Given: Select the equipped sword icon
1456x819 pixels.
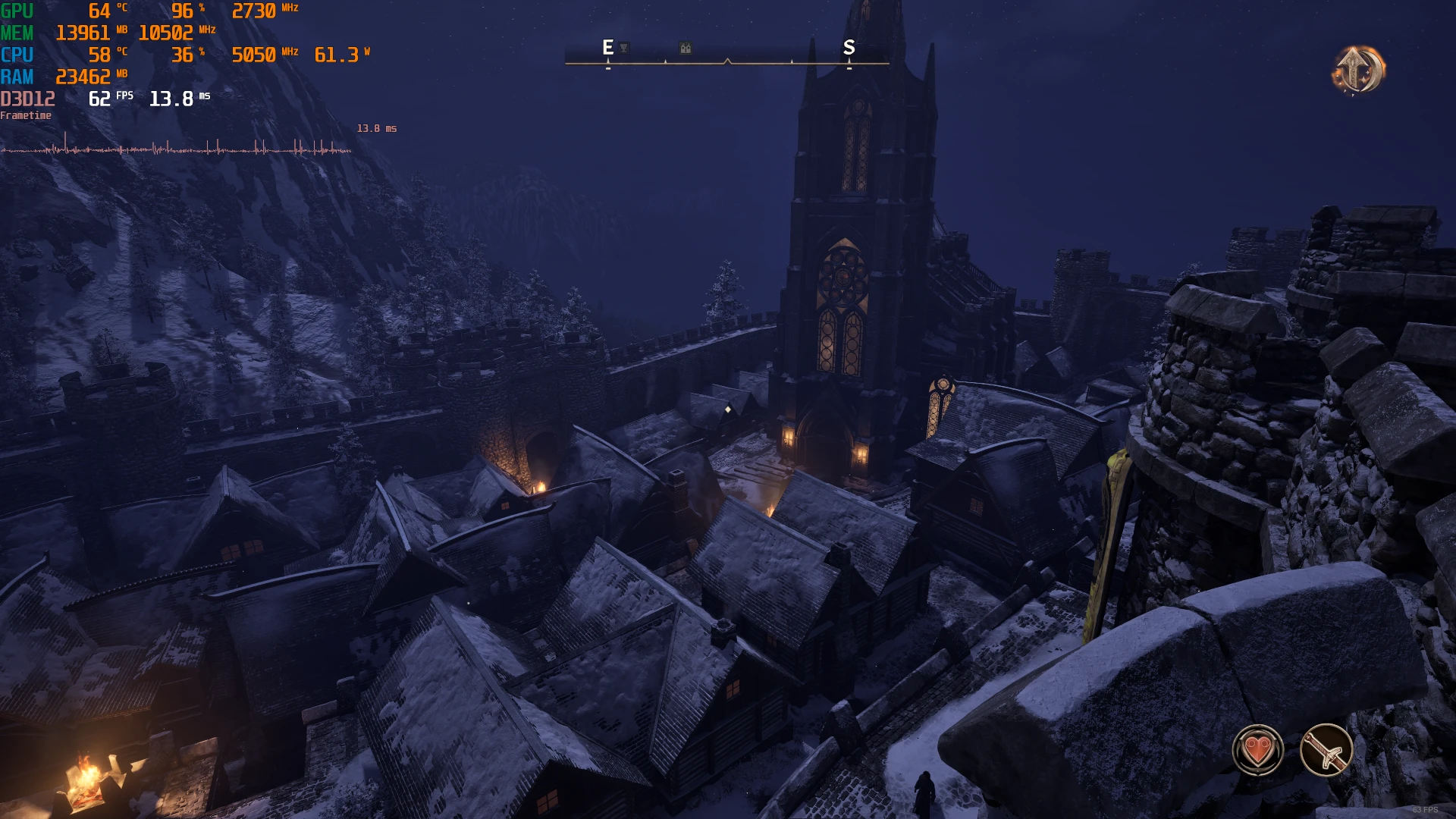Looking at the screenshot, I should pyautogui.click(x=1326, y=750).
